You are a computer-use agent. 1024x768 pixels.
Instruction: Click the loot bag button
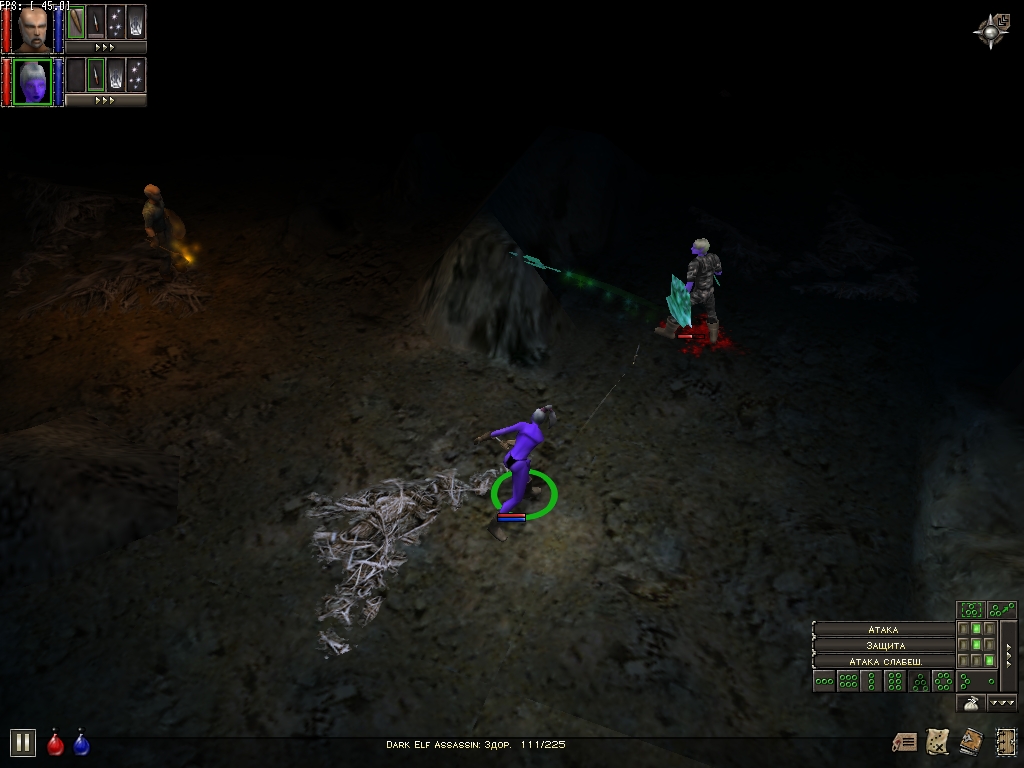pos(970,703)
